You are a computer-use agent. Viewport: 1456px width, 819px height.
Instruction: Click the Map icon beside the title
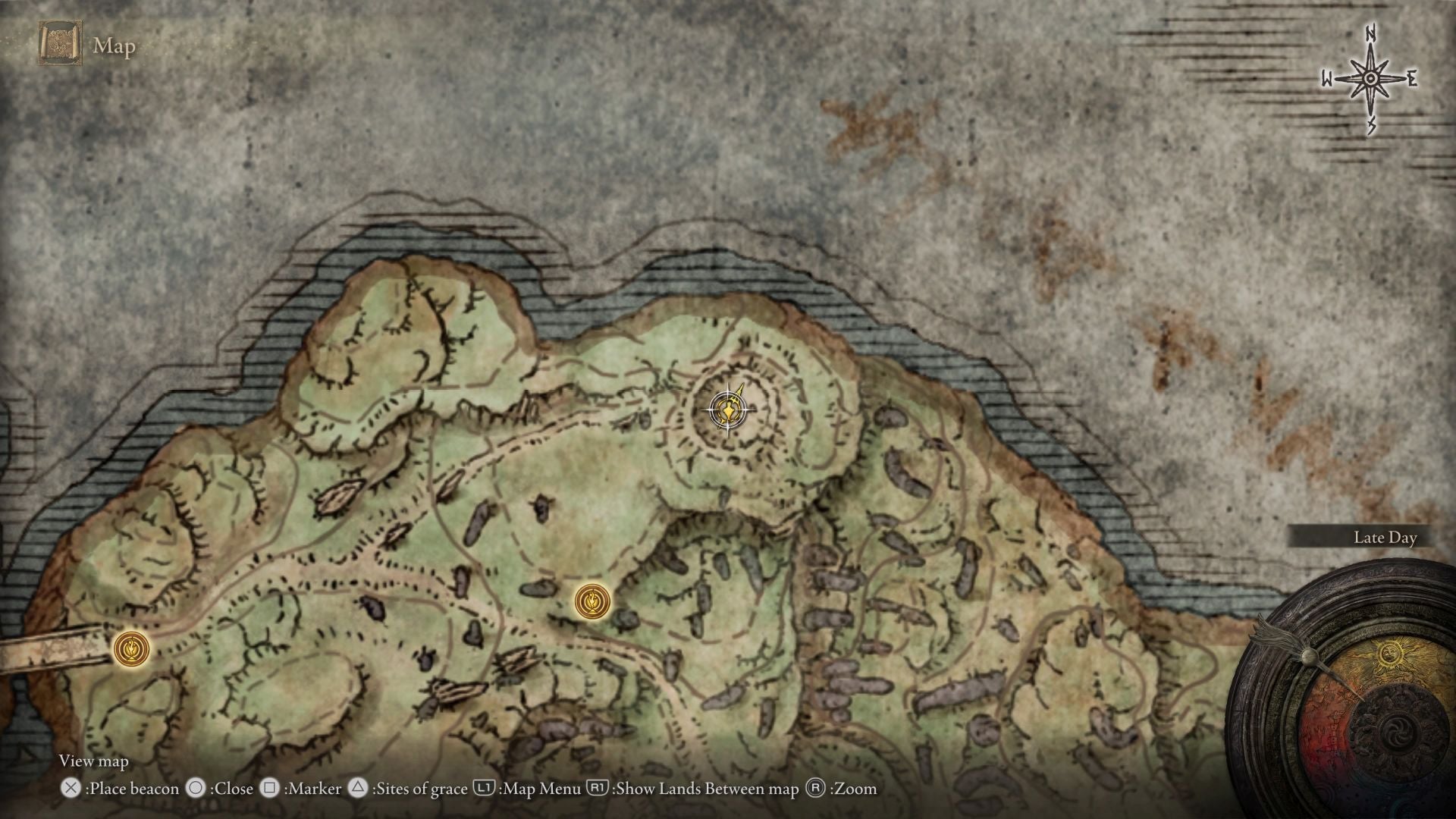pyautogui.click(x=59, y=45)
